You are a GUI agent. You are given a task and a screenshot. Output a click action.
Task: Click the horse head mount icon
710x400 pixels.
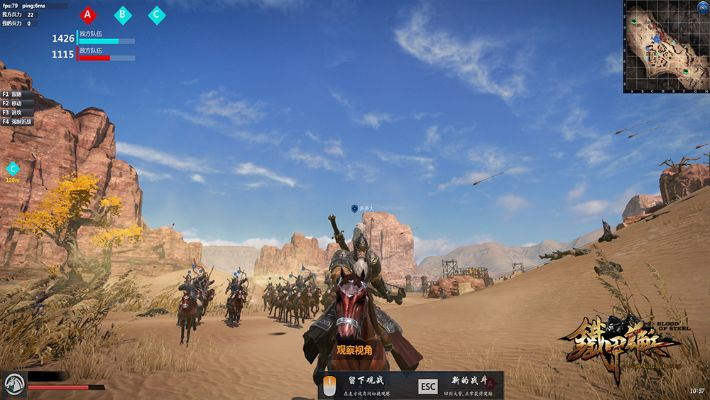click(13, 384)
